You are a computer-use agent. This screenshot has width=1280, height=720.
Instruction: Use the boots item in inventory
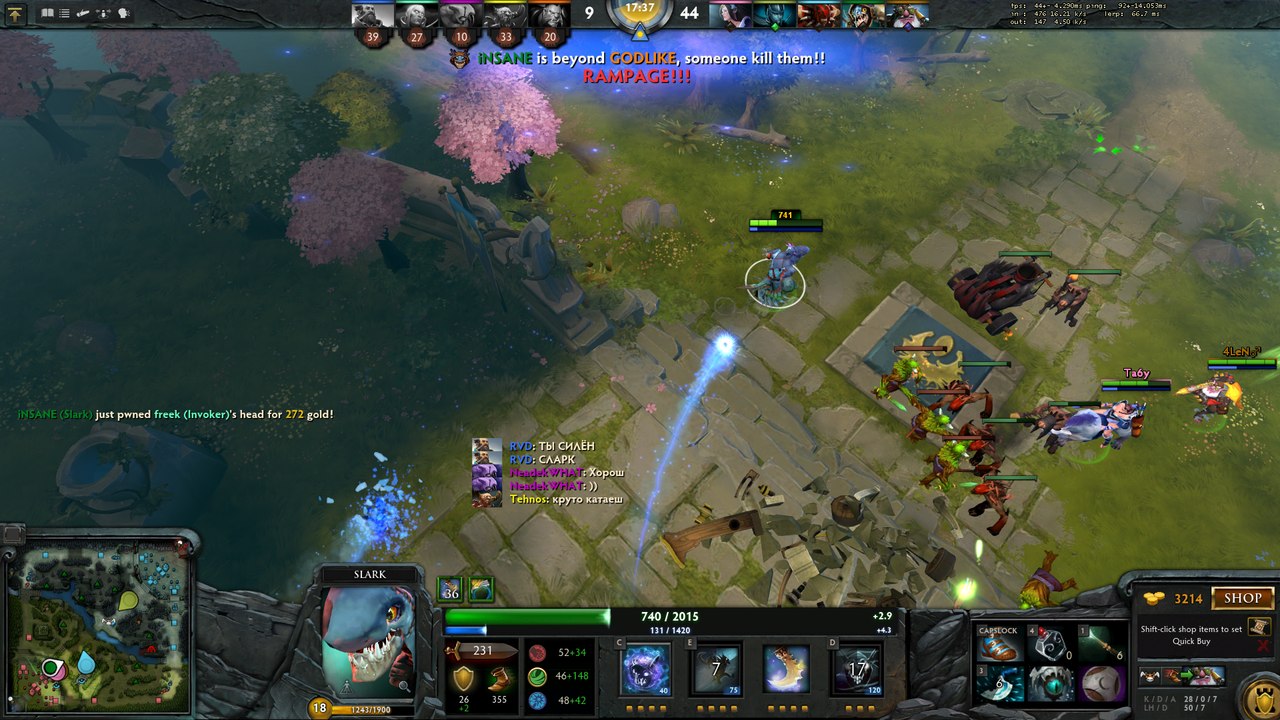[999, 646]
